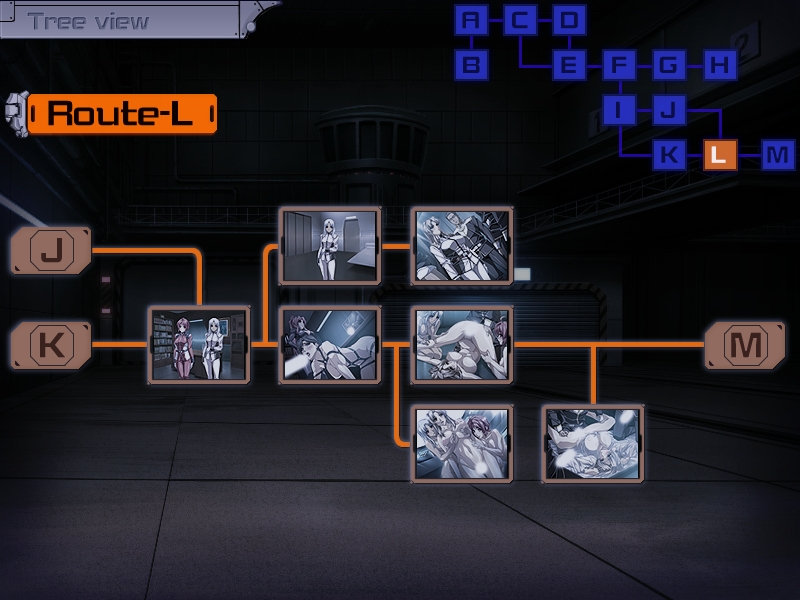800x600 pixels.
Task: Switch to route I node
Action: [619, 110]
